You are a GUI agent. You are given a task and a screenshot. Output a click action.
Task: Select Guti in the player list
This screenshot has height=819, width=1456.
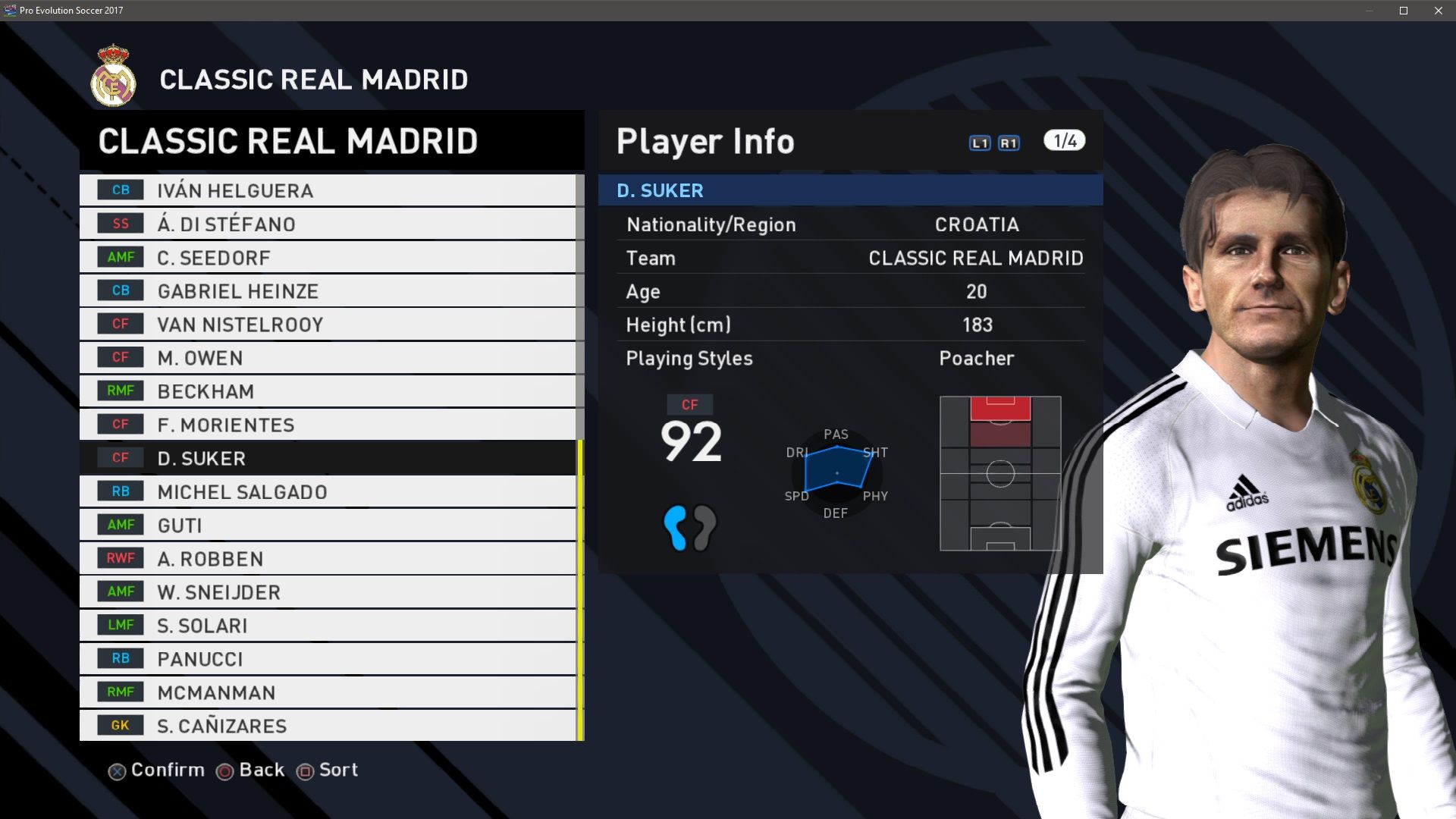coord(327,525)
